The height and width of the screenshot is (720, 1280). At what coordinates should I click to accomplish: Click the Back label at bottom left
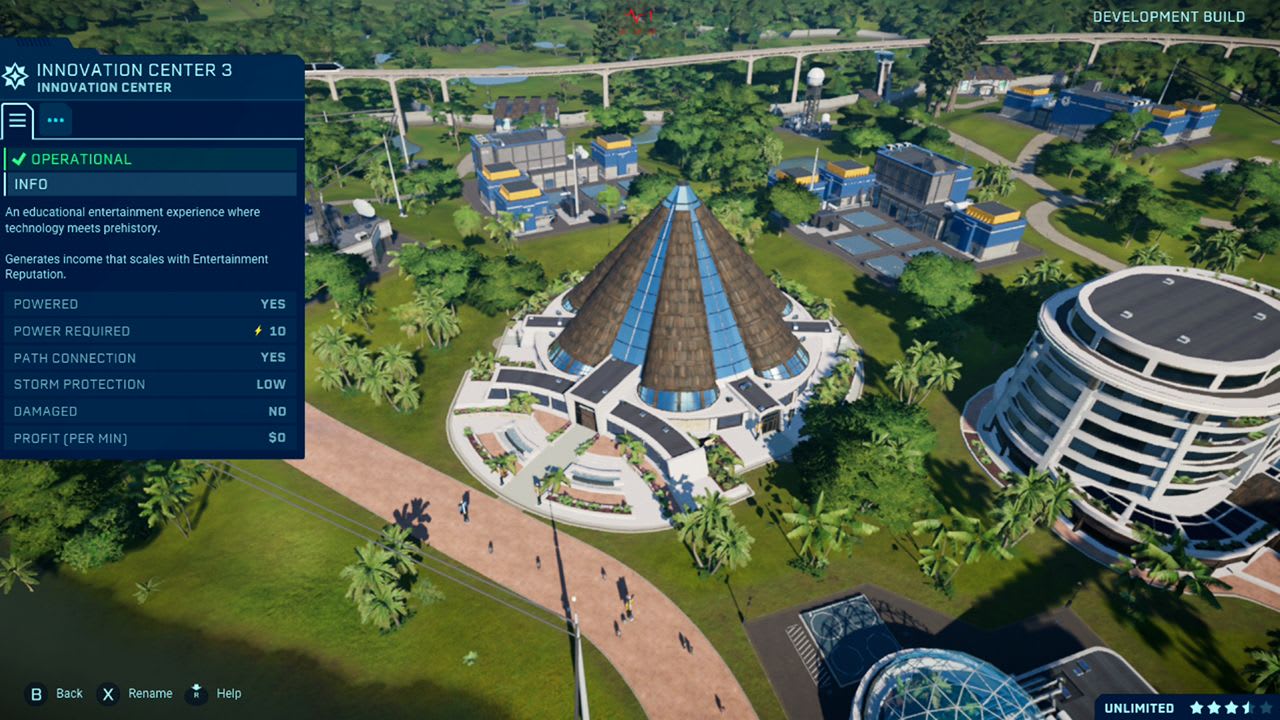69,693
